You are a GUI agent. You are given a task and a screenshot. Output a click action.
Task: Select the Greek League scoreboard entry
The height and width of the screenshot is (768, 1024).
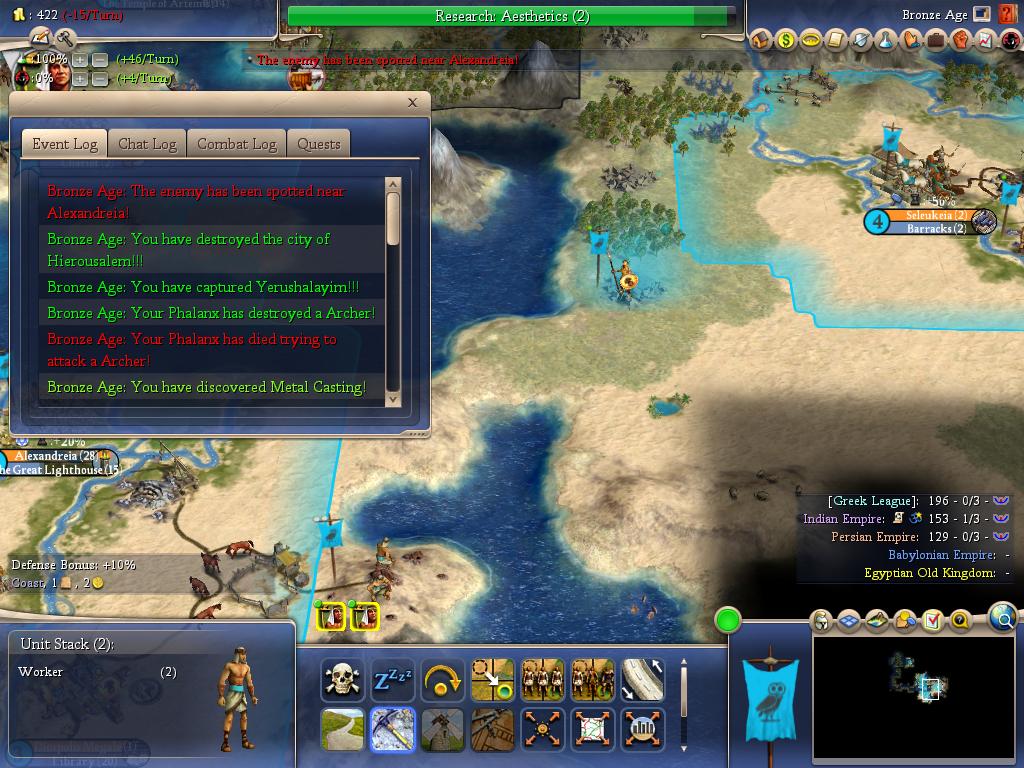pyautogui.click(x=872, y=501)
